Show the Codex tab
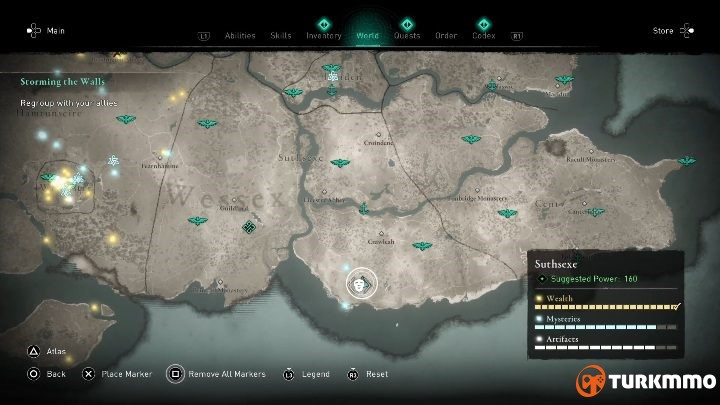This screenshot has height=405, width=720. tap(484, 35)
